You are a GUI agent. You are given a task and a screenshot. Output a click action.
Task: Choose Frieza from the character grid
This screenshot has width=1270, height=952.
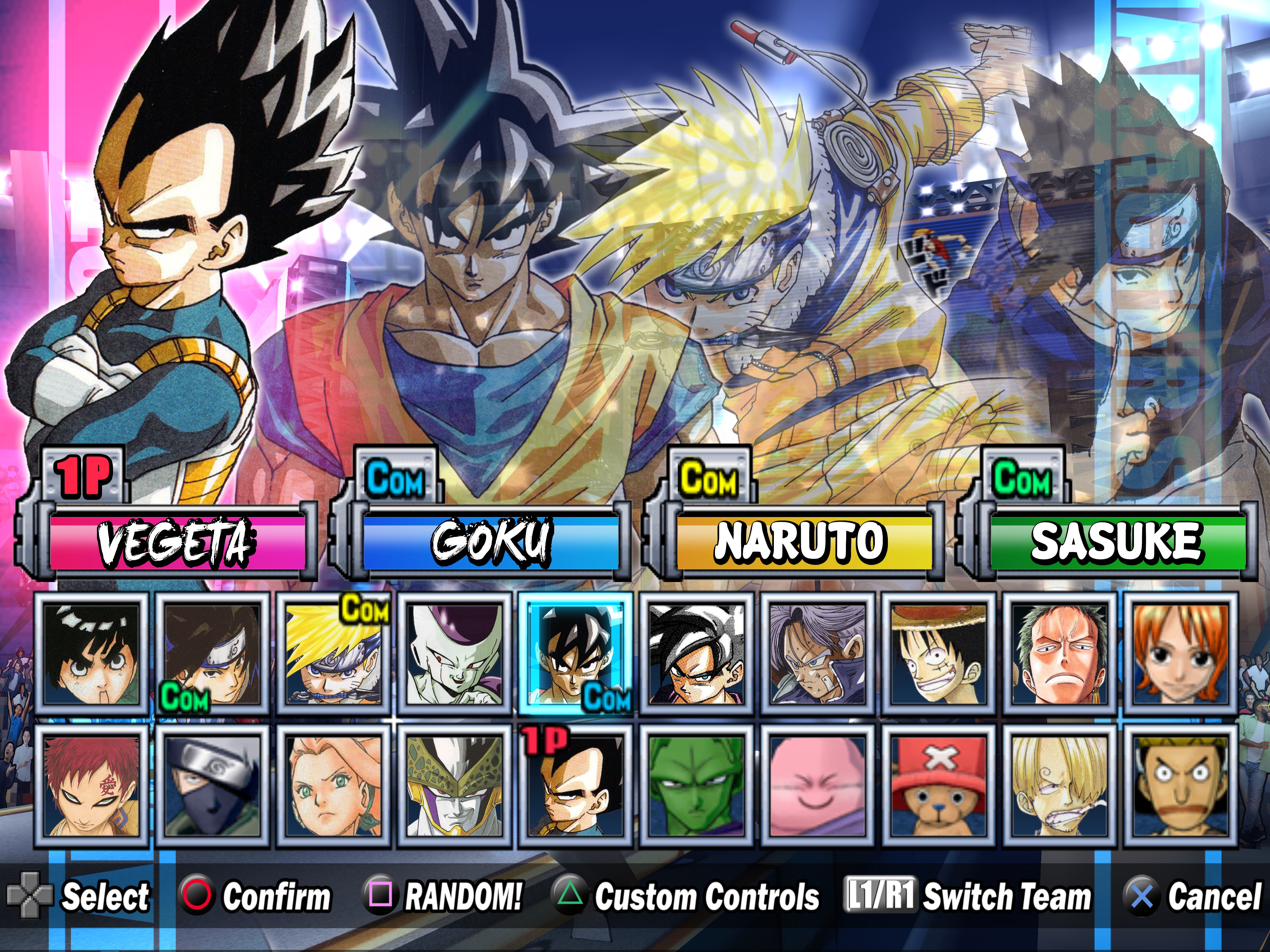tap(455, 654)
